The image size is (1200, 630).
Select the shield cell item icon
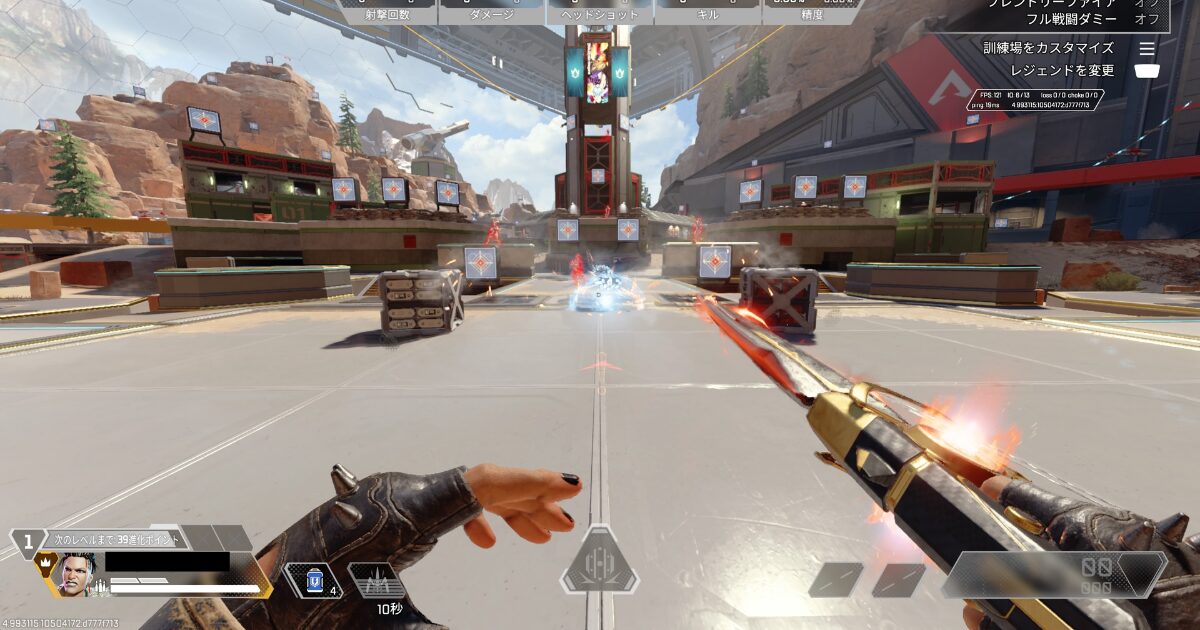312,580
